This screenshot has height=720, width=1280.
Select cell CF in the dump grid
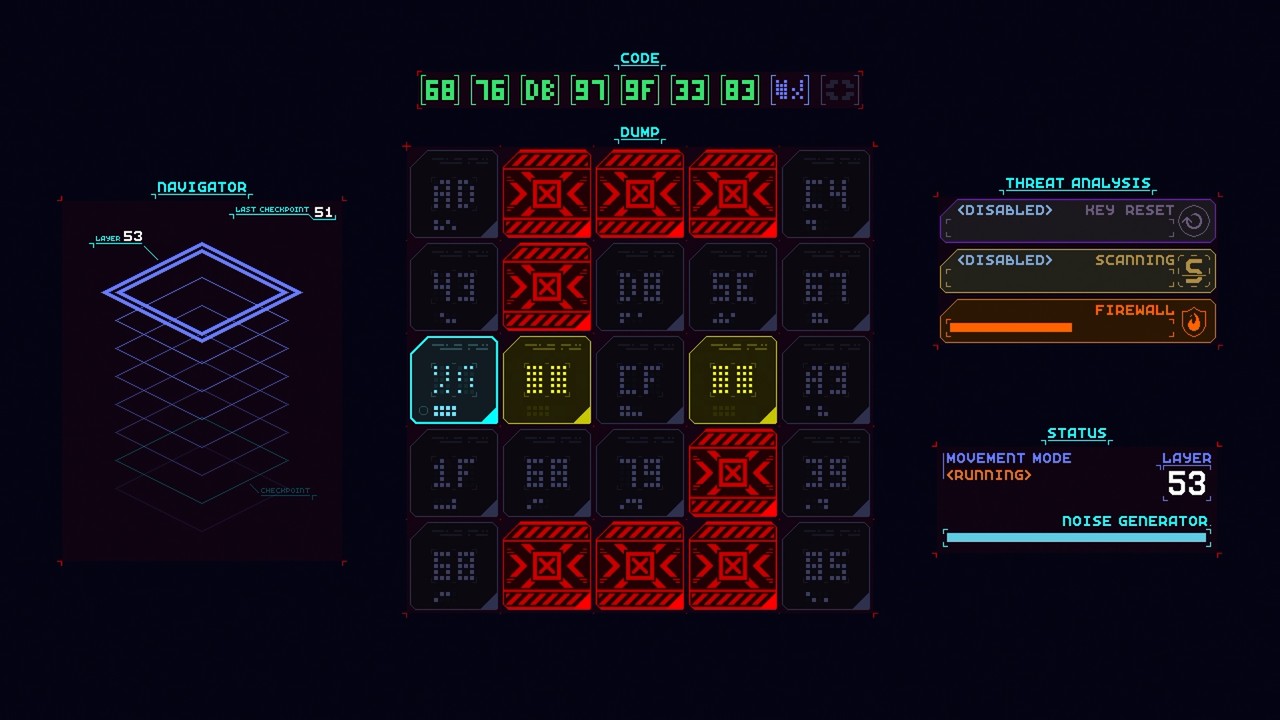(640, 380)
